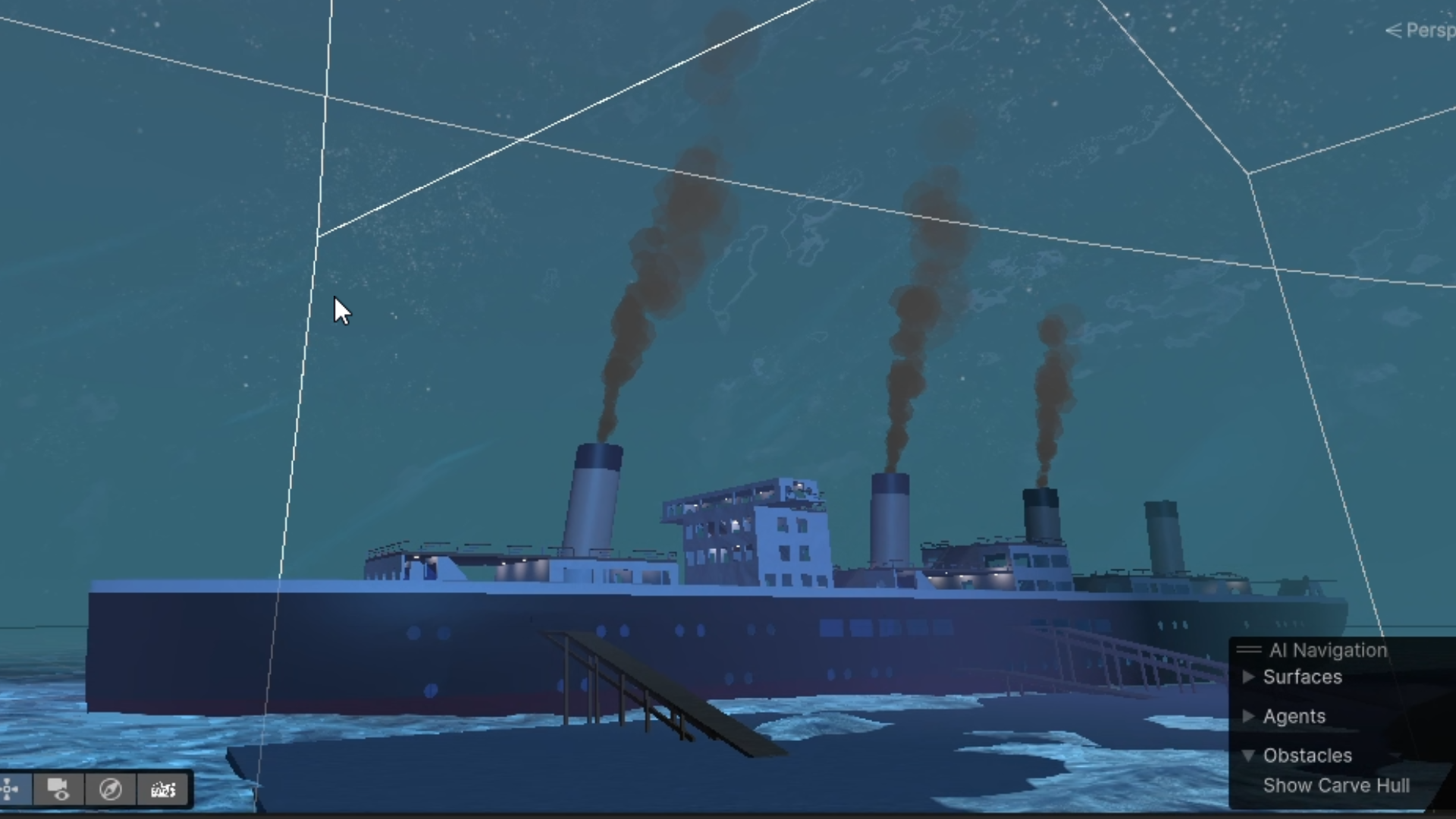Click the particle effects toolbar icon
1456x819 pixels.
click(x=163, y=789)
